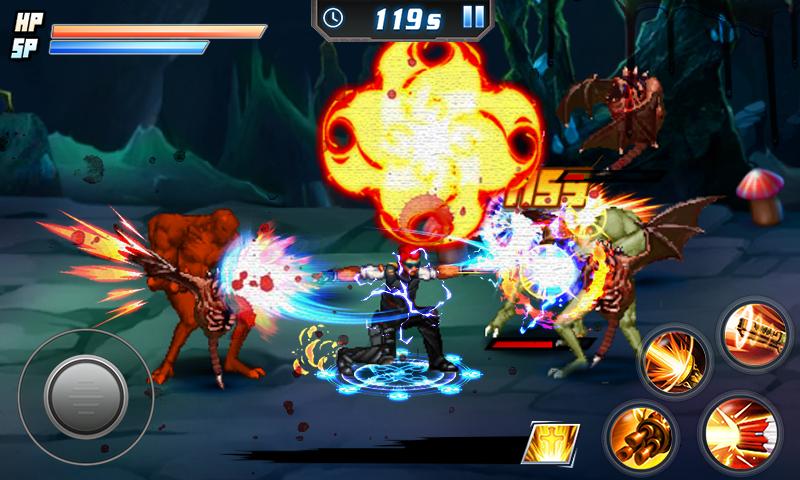Trigger the fiery gun-blast burst skill

click(673, 358)
